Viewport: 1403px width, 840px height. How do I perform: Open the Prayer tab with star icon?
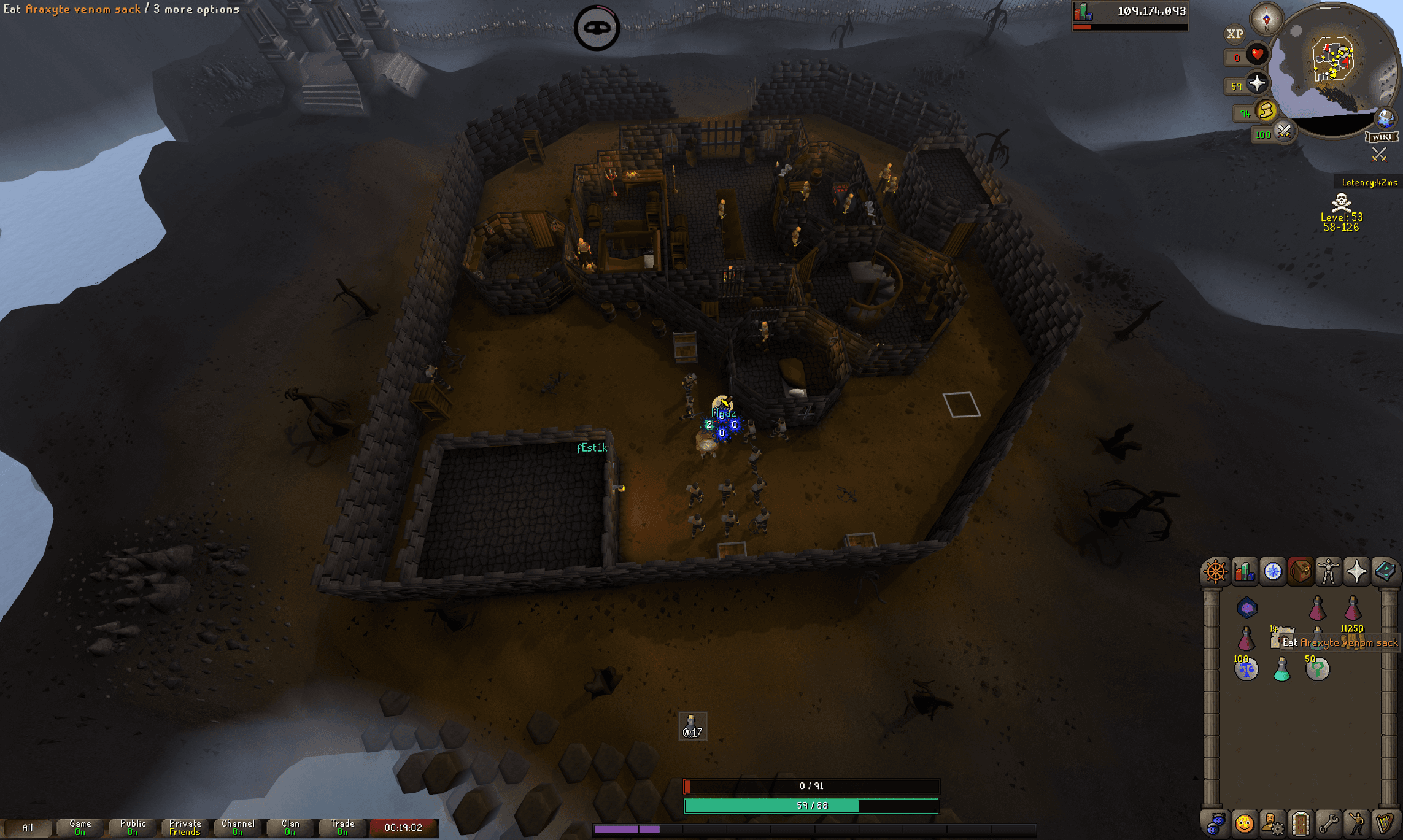click(1356, 571)
